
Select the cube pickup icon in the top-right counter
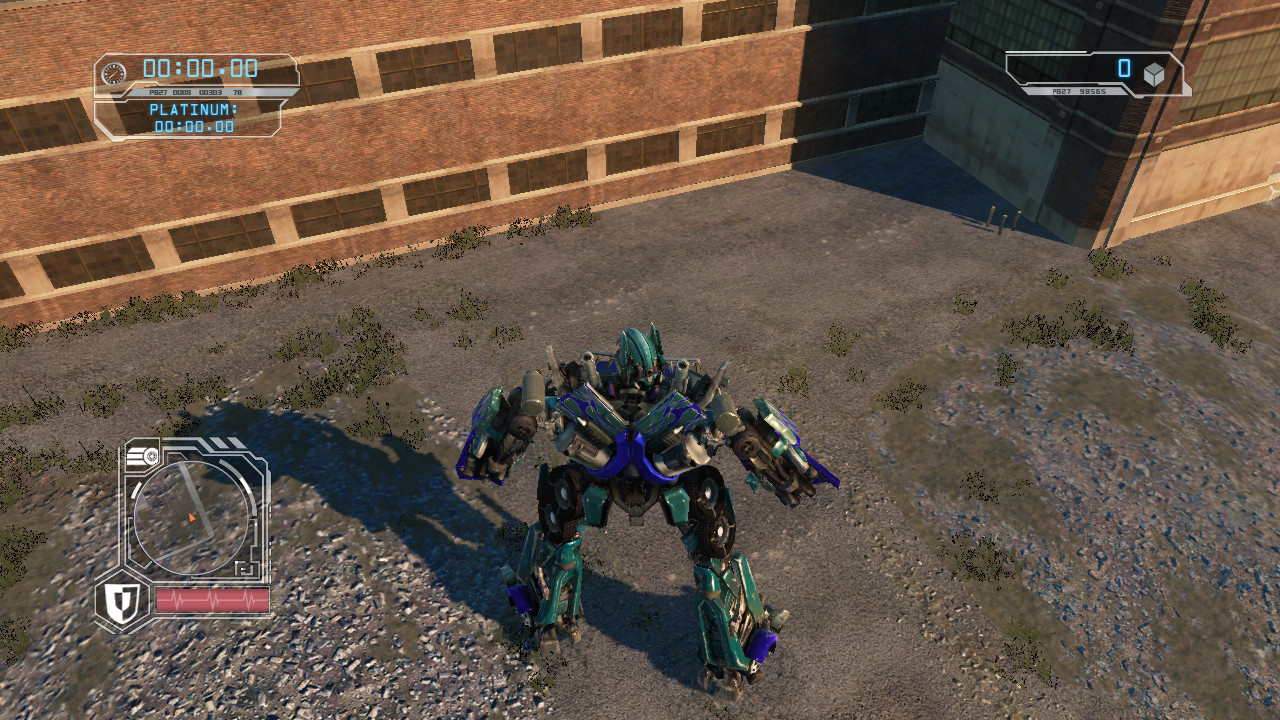tap(1153, 73)
